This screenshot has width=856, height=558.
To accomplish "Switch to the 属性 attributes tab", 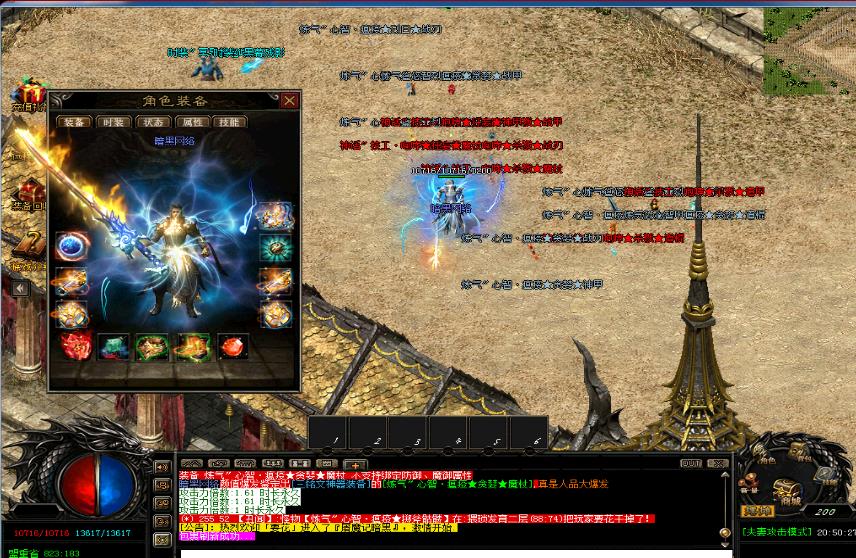I will coord(192,122).
